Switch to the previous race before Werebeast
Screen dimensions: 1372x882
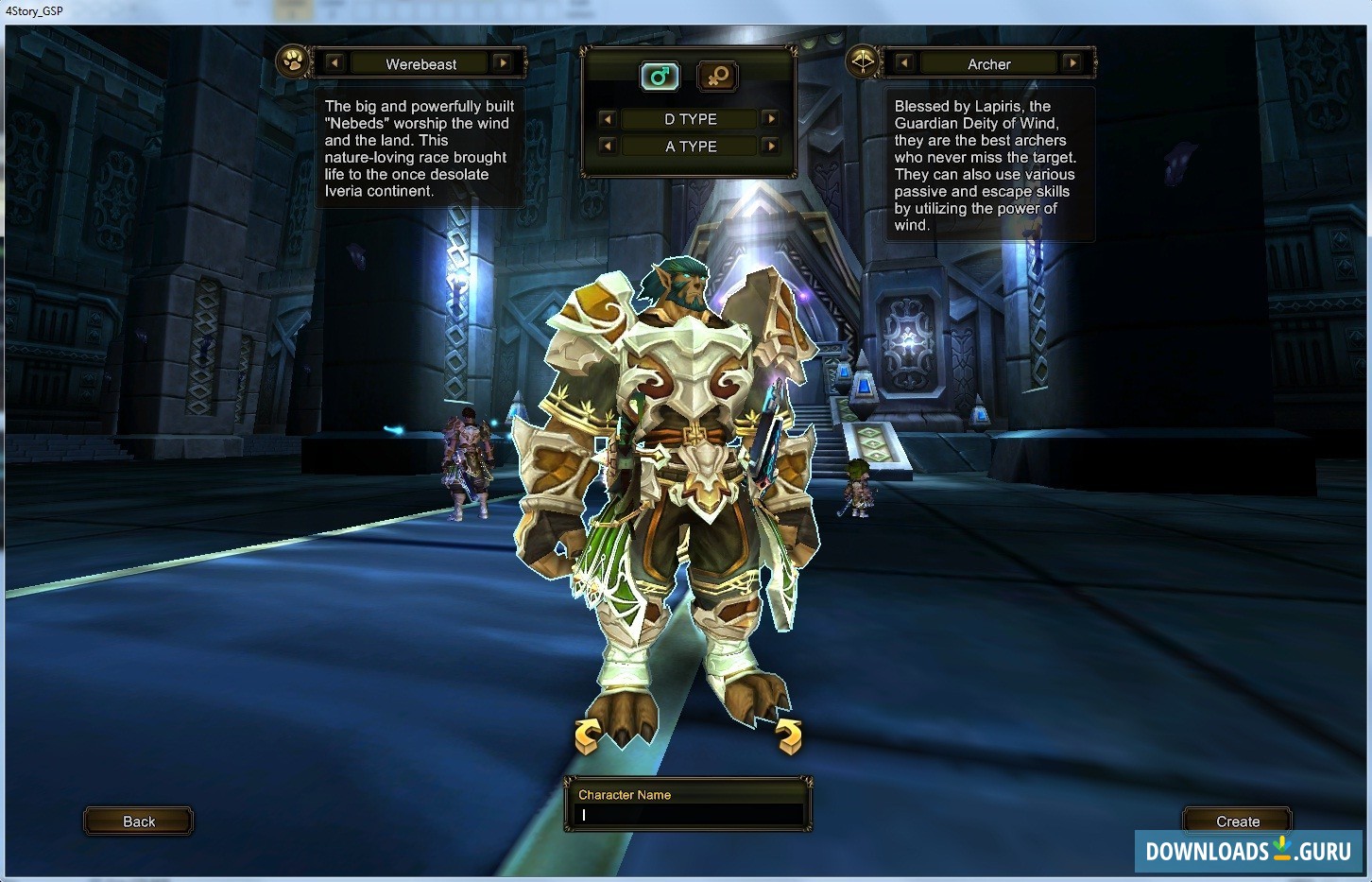[x=335, y=62]
